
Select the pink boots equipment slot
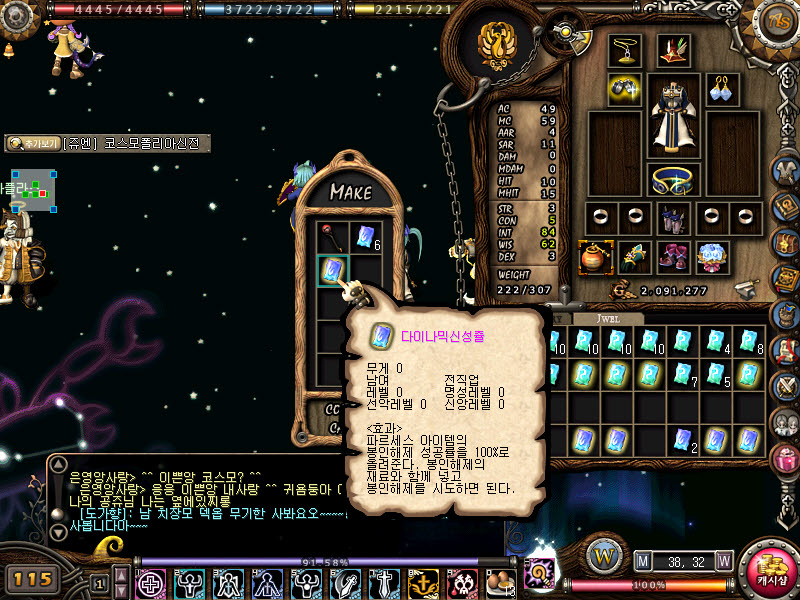point(673,257)
